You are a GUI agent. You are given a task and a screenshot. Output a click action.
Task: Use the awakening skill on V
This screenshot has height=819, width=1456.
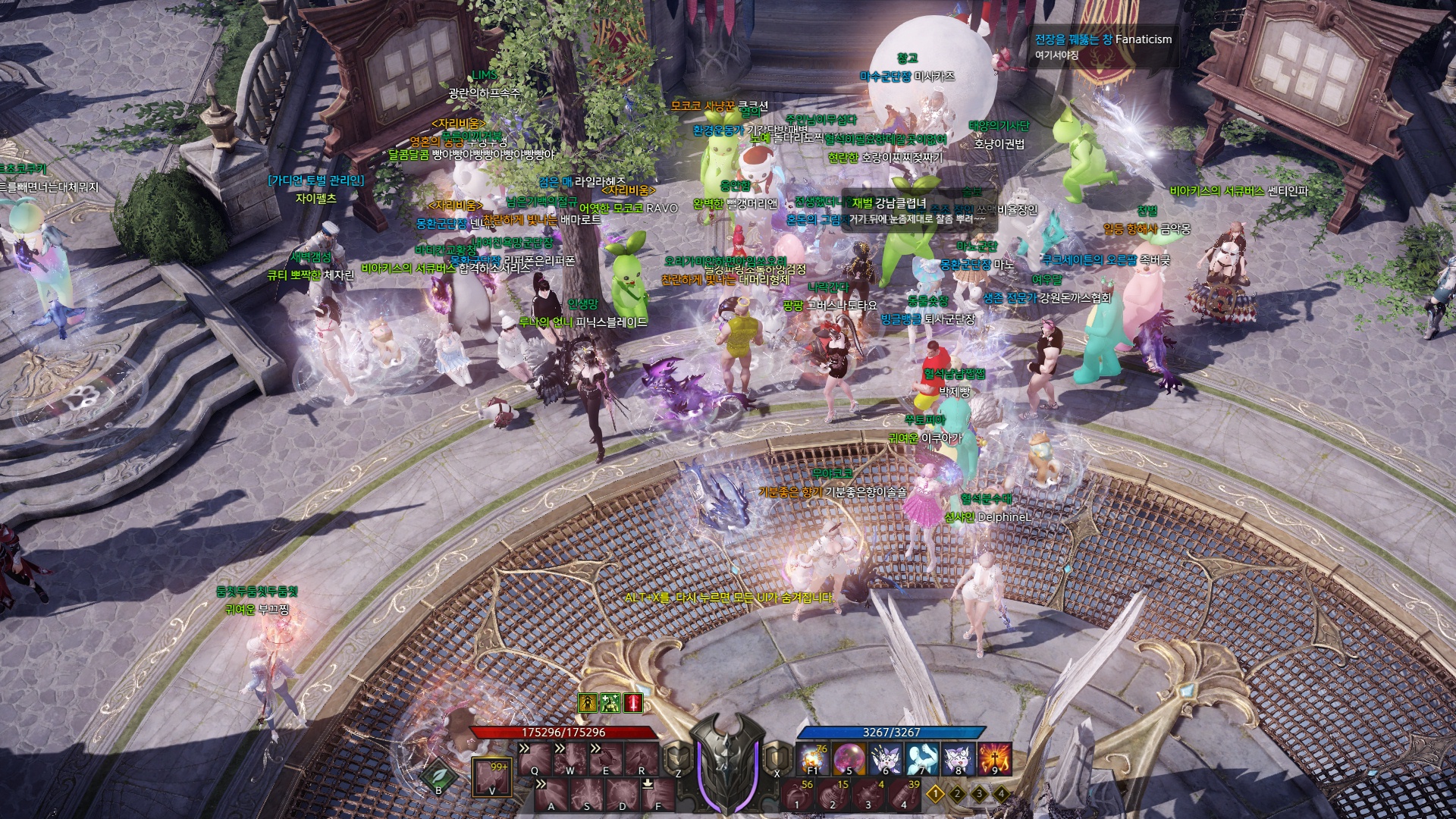[491, 777]
